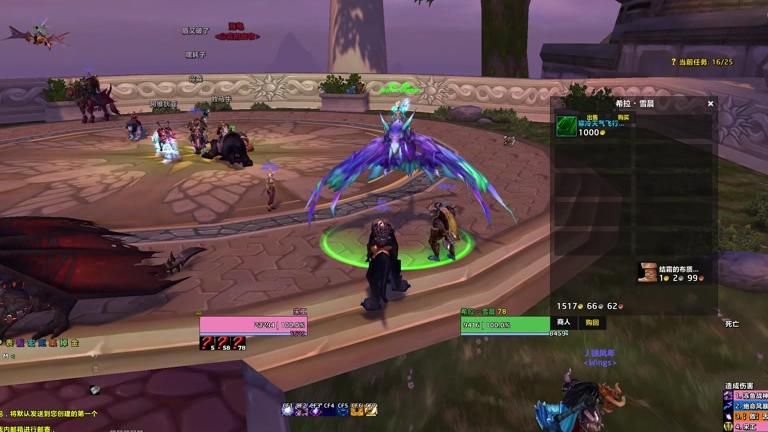The height and width of the screenshot is (432, 768).
Task: Open the 当前任务 quest tracker
Action: (x=705, y=62)
